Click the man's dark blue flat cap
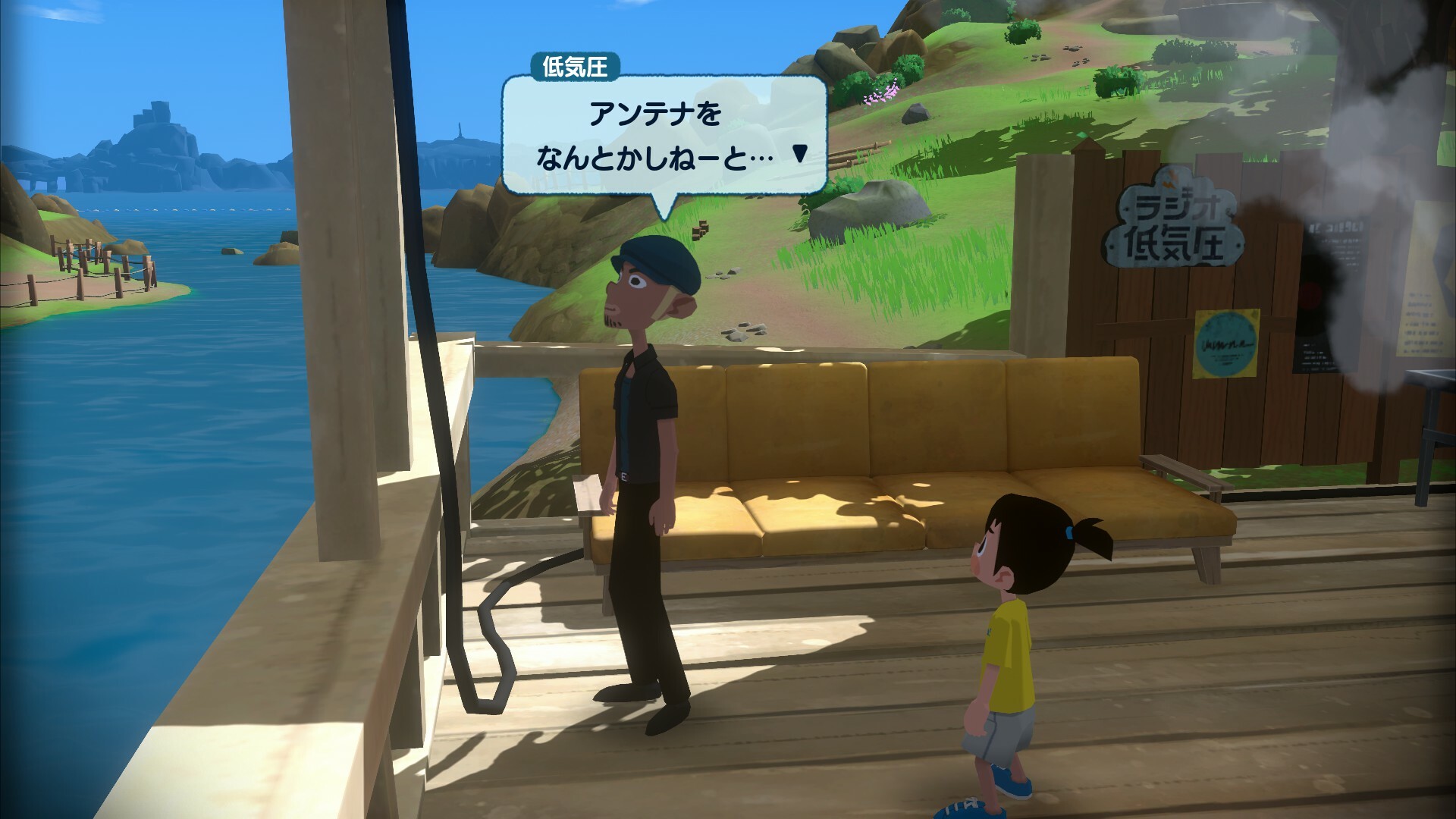Image resolution: width=1456 pixels, height=819 pixels. tap(655, 262)
